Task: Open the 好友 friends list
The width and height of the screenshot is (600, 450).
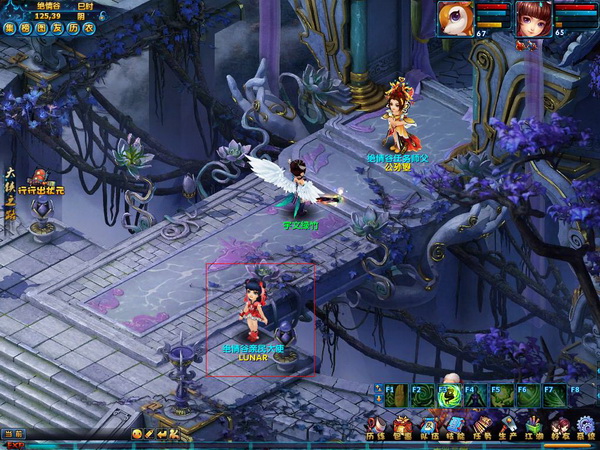Action: tap(560, 426)
